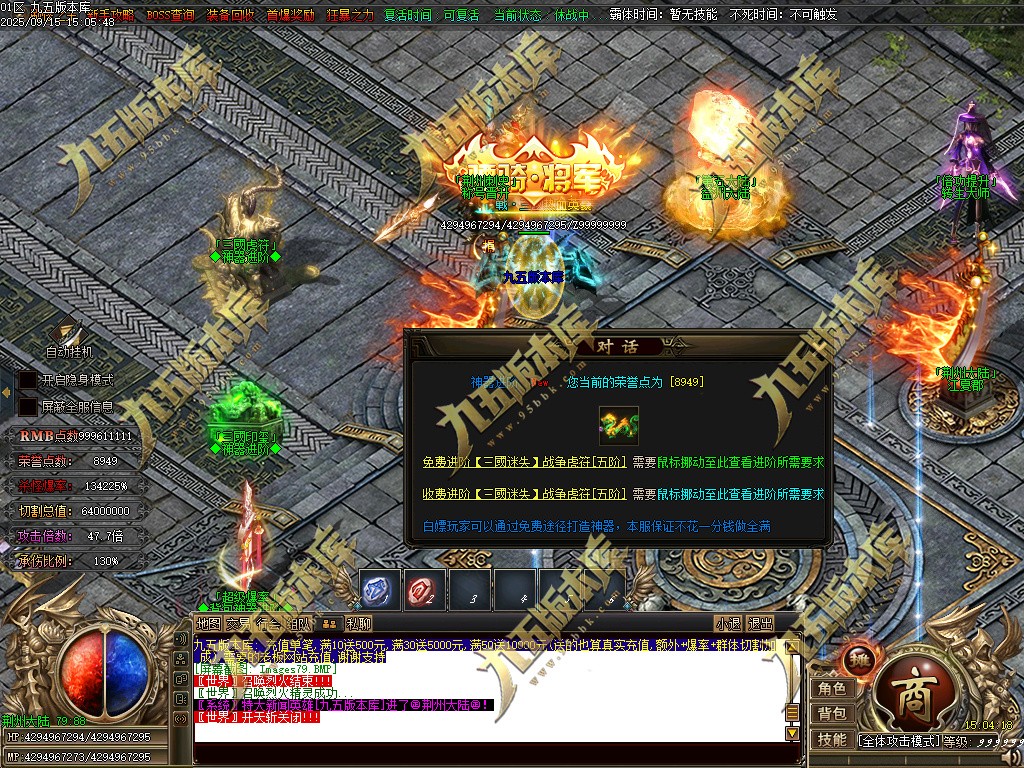This screenshot has height=768, width=1024.
Task: Select the dragon item icon in dialogue
Action: click(x=618, y=425)
